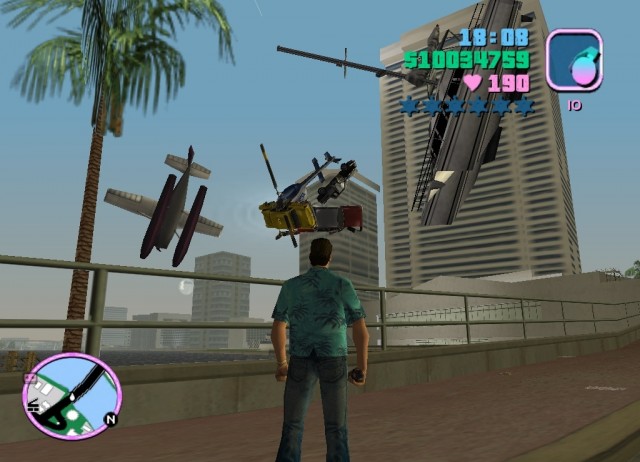Click the north marker on the radar

[110, 420]
